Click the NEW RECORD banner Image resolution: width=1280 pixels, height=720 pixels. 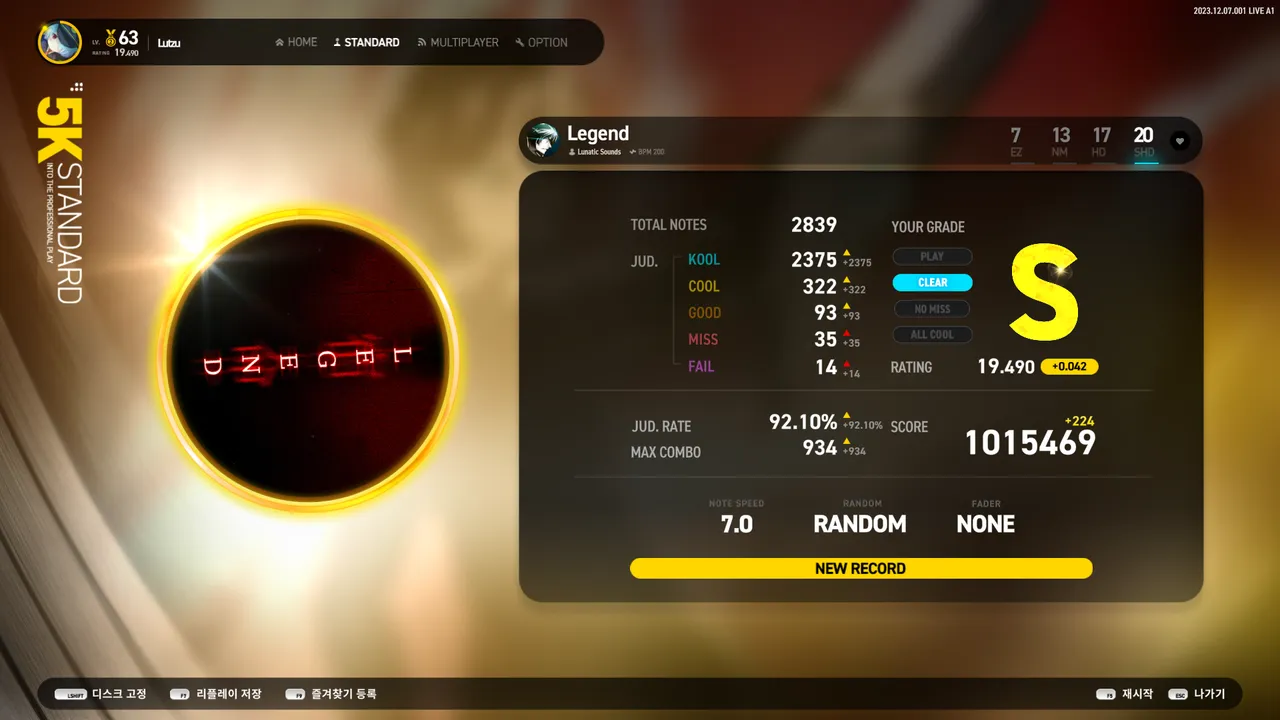click(x=860, y=568)
